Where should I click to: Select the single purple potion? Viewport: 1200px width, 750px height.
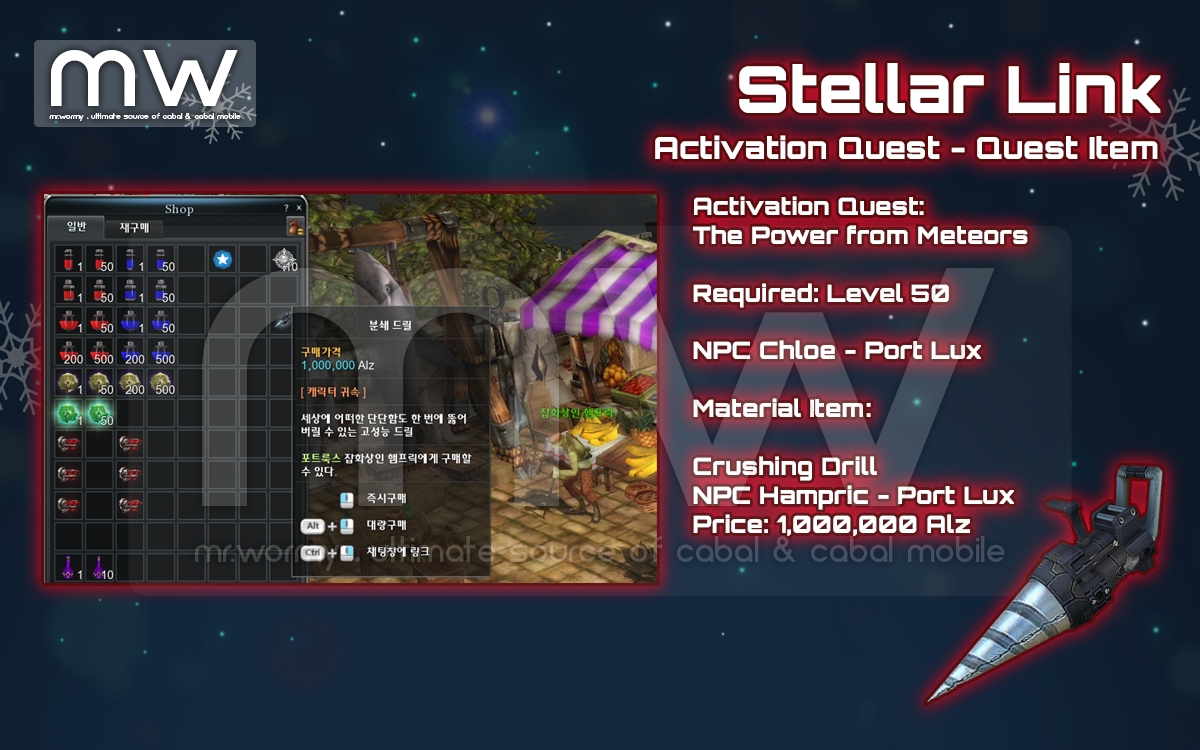(x=69, y=568)
